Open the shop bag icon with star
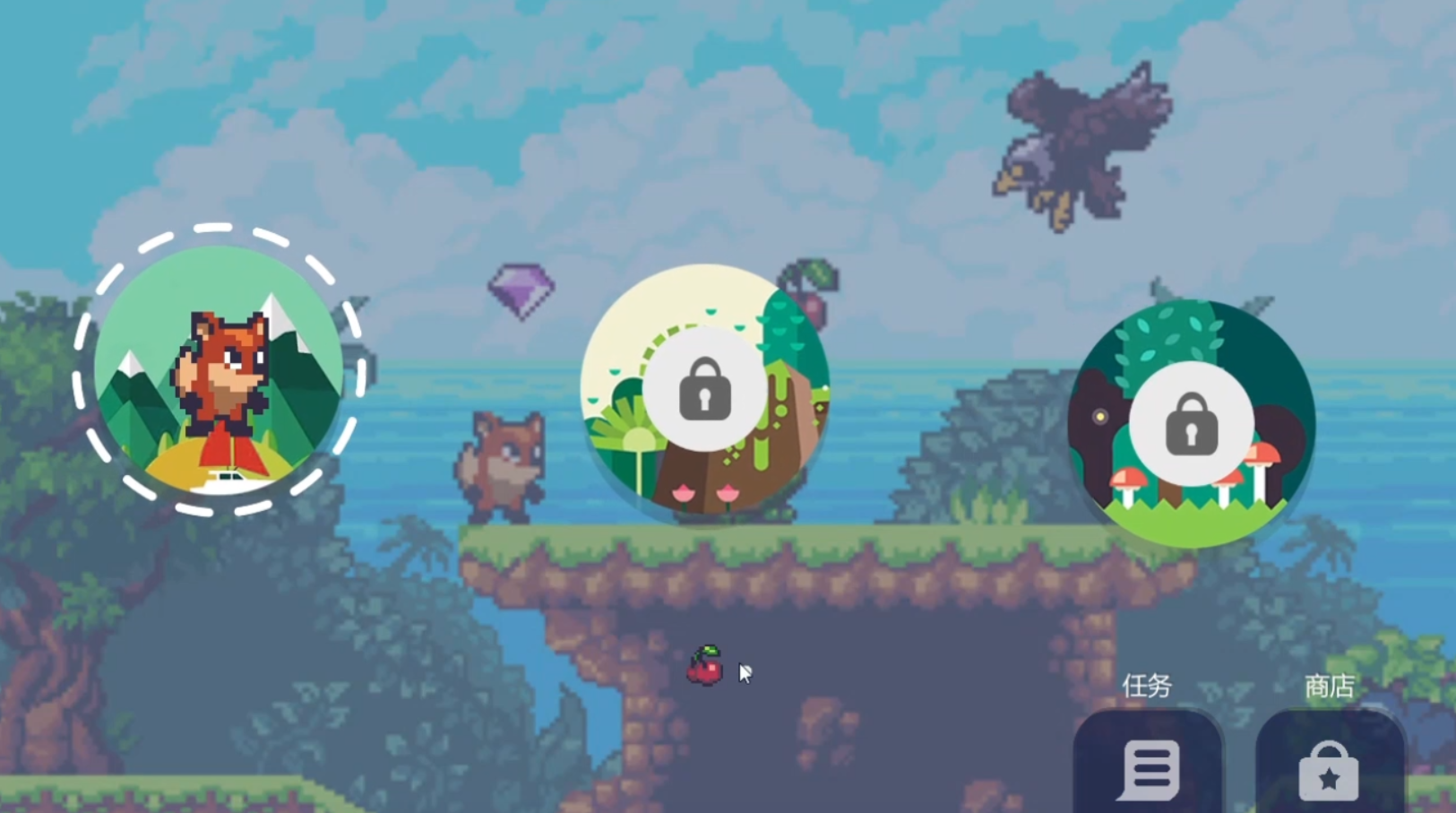1456x813 pixels. (x=1330, y=771)
